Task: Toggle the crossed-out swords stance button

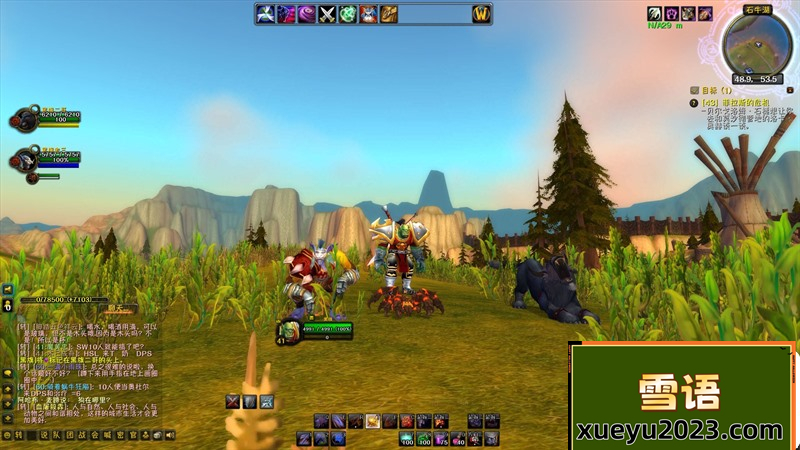Action: (233, 401)
